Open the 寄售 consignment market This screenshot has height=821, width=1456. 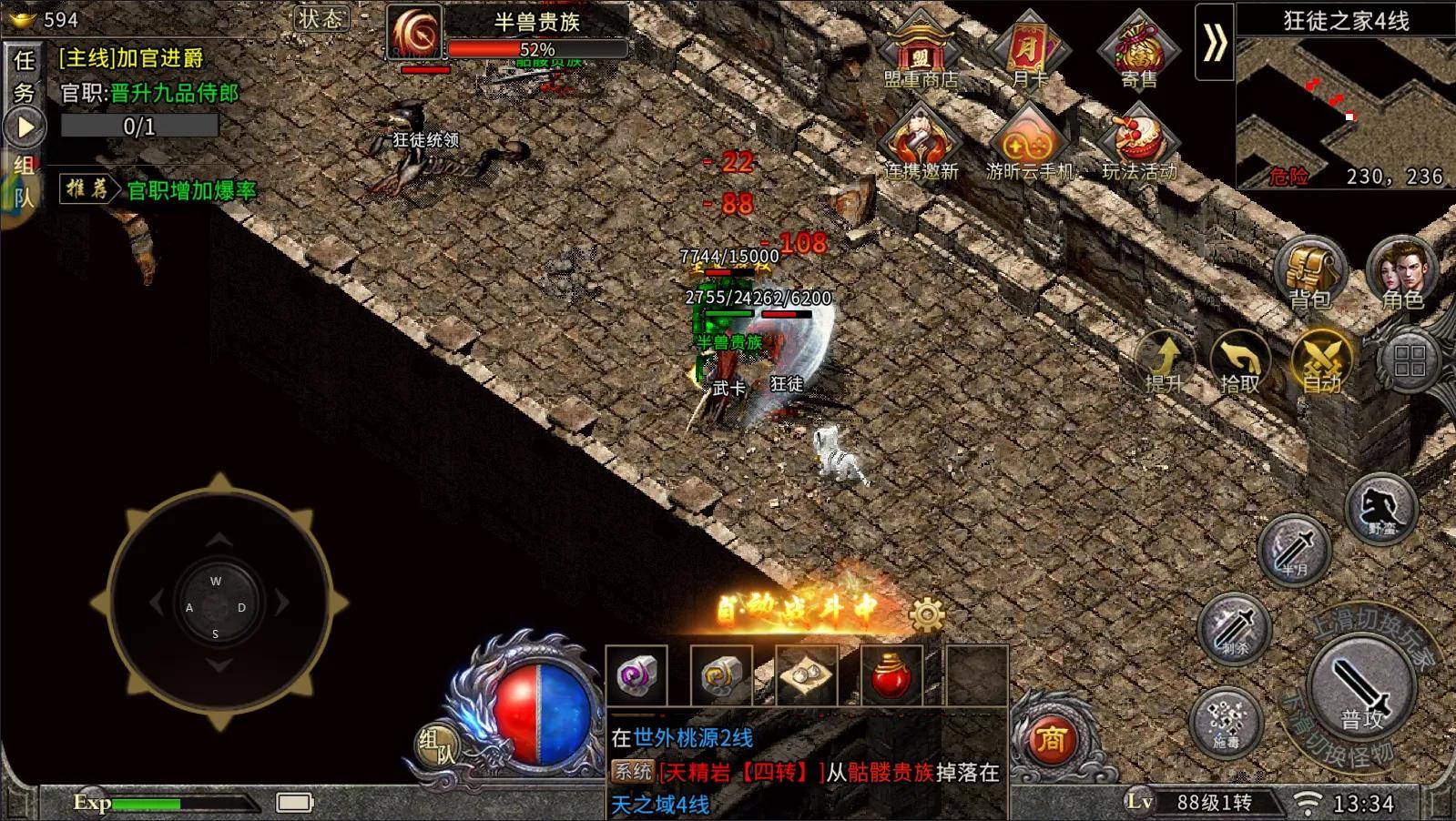point(1138,50)
